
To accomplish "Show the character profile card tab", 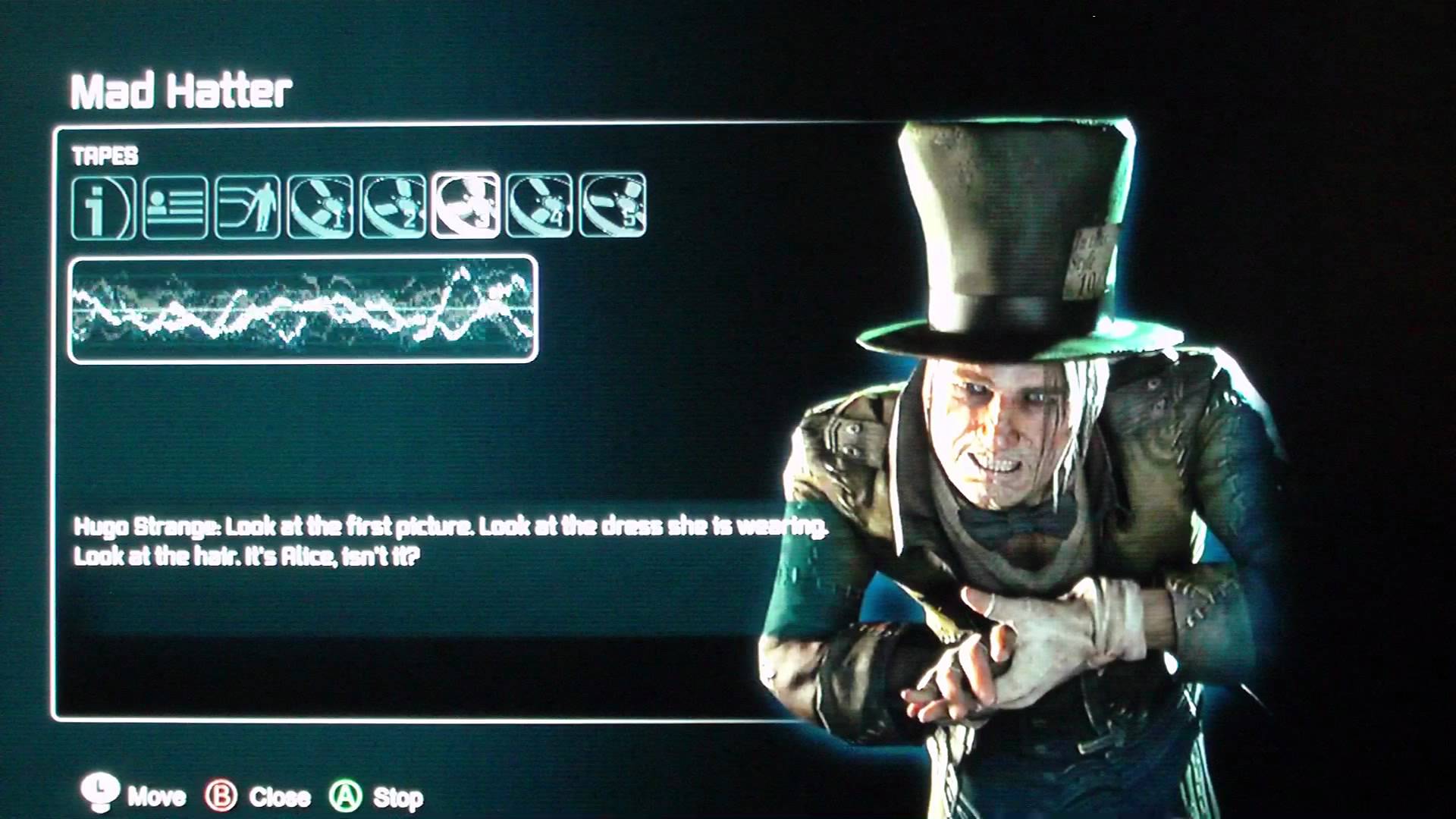I will 175,207.
